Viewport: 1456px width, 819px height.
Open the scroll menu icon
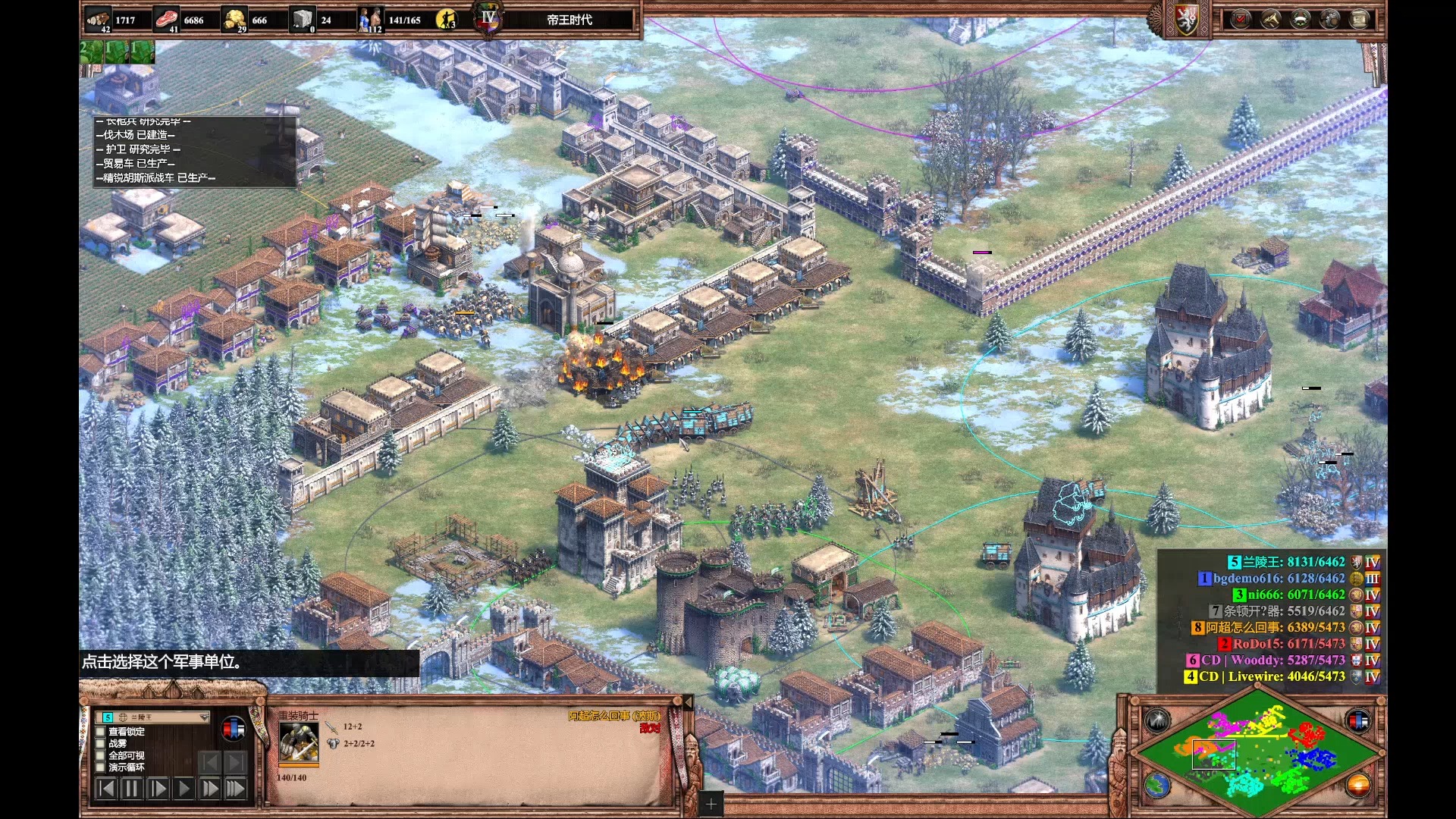point(1360,19)
